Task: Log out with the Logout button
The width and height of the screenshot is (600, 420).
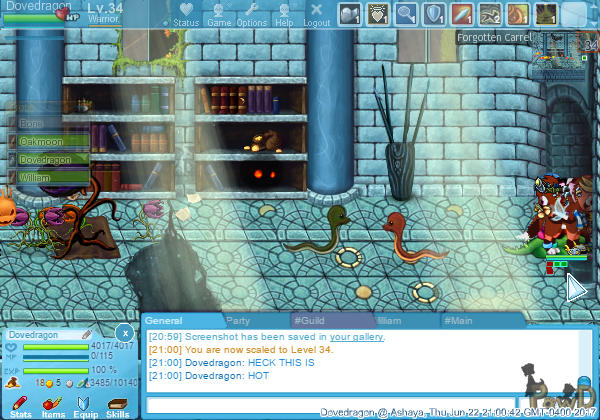Action: click(x=316, y=14)
